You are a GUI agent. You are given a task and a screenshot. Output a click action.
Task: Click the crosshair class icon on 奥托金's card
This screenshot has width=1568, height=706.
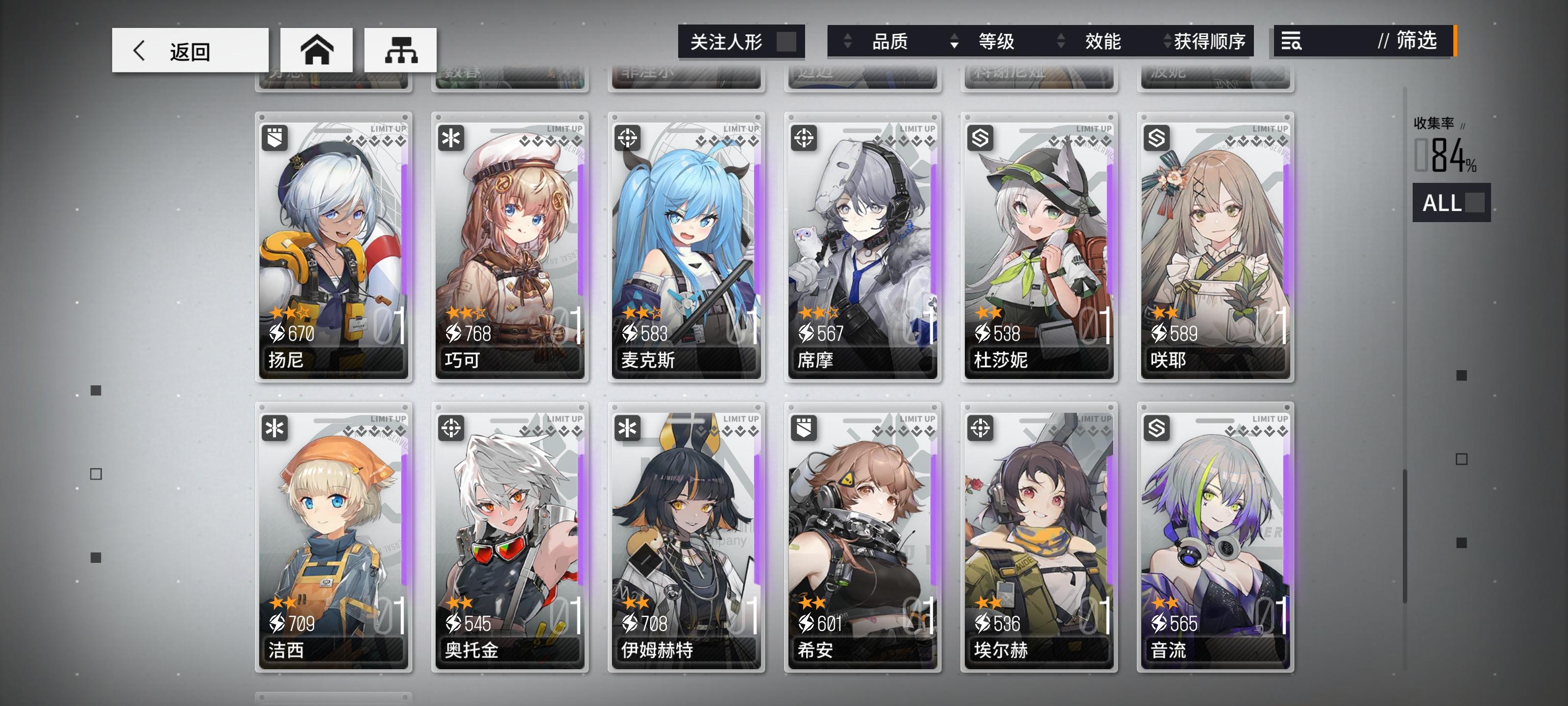tap(452, 429)
